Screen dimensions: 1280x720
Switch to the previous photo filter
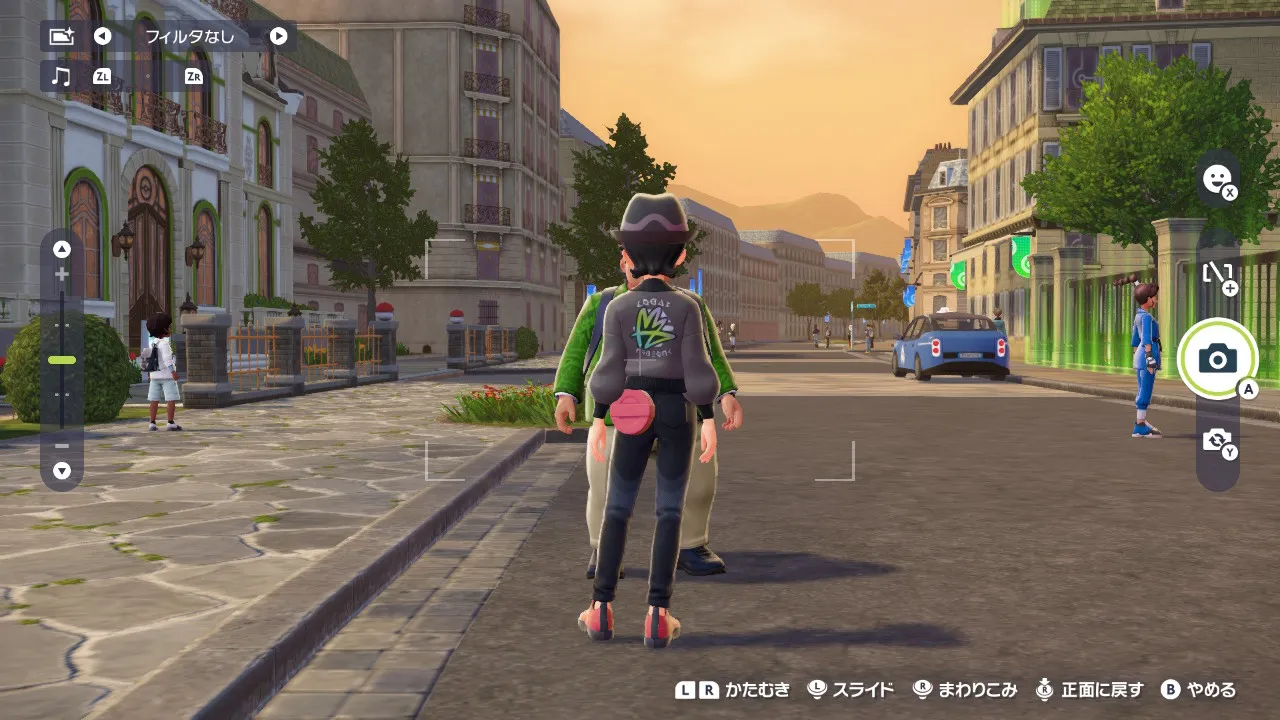coord(102,37)
